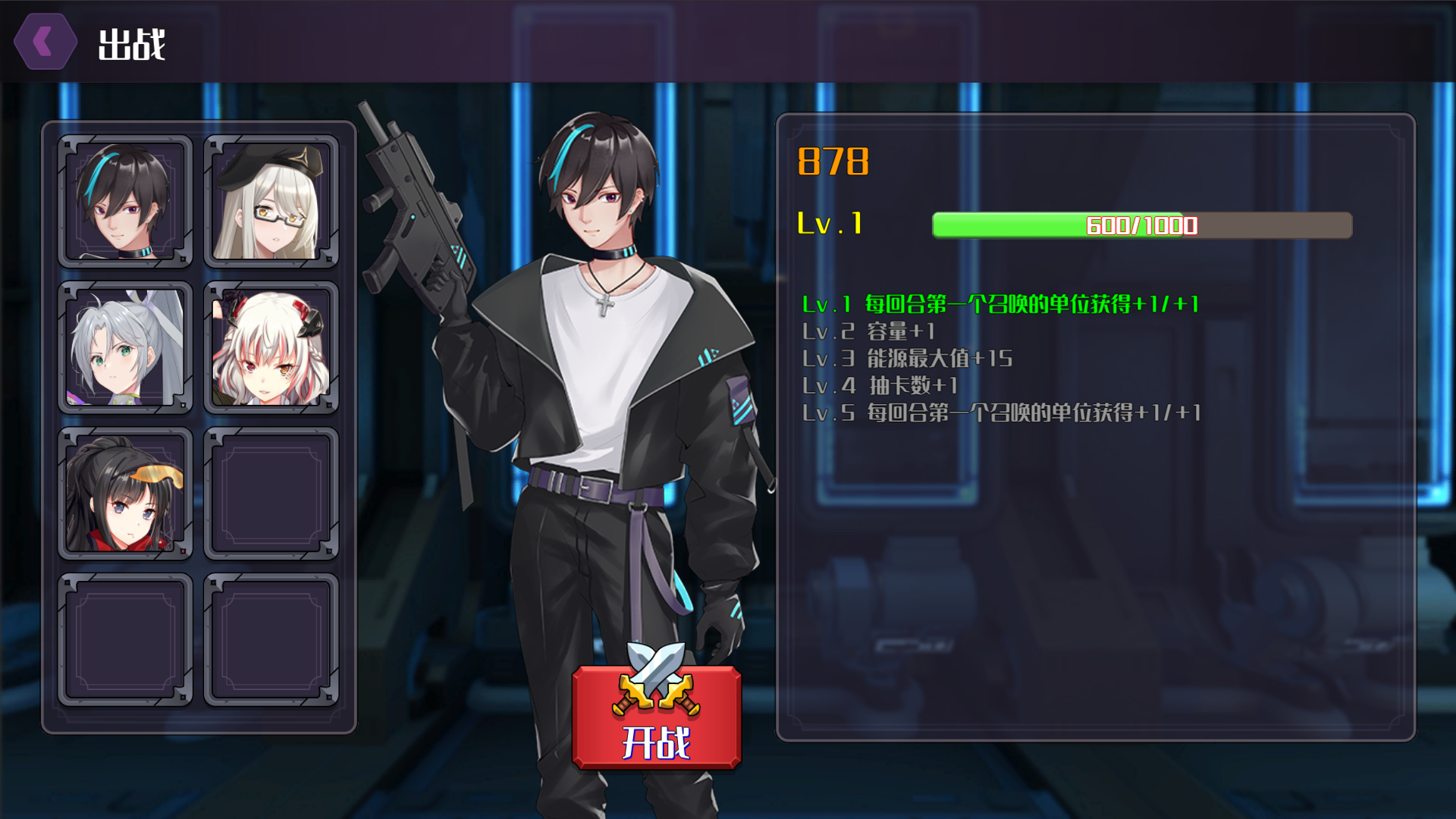Expand the bottom-right empty squad slot
This screenshot has height=819, width=1456.
coord(271,639)
